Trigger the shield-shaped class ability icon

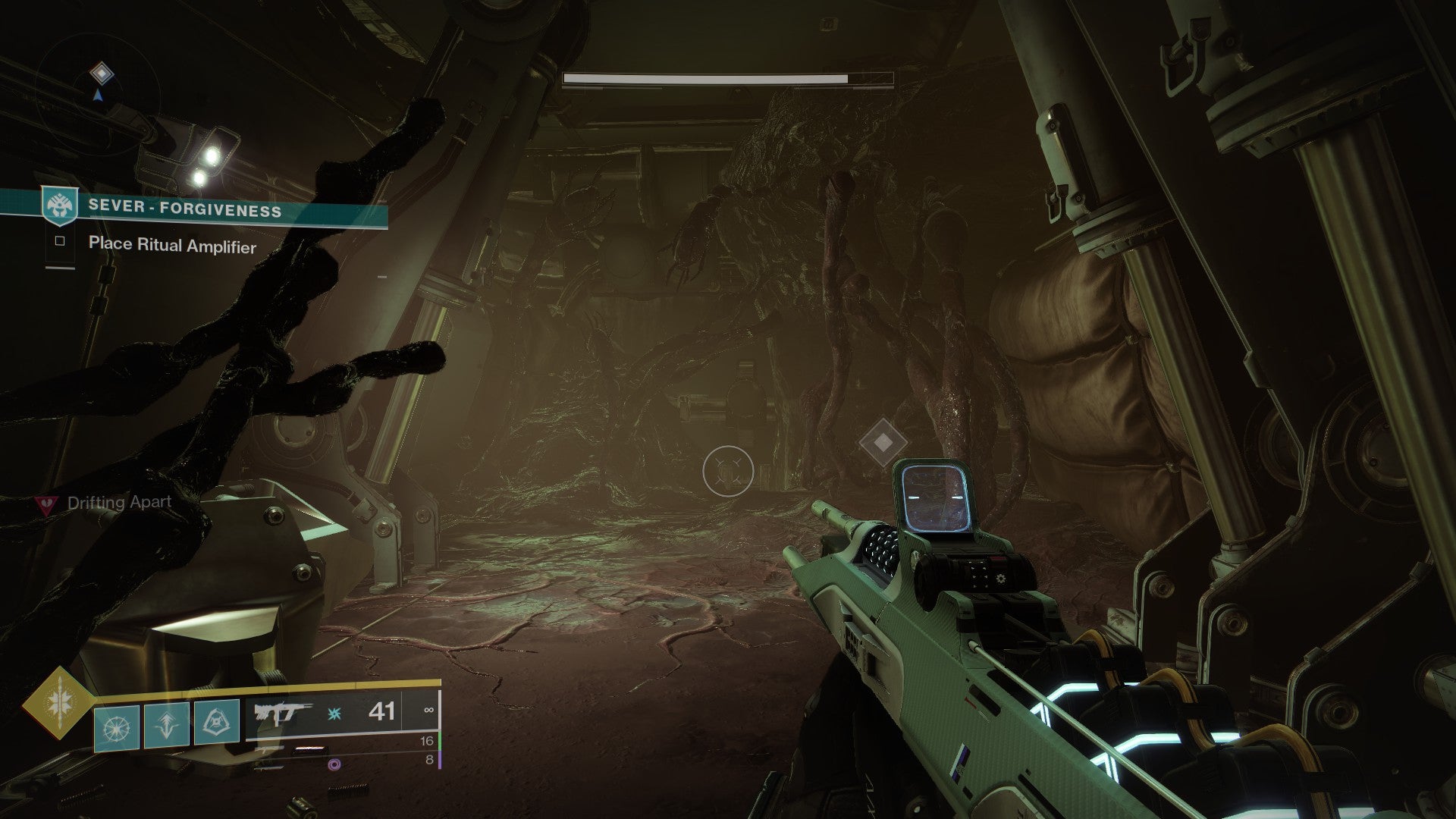tap(216, 723)
